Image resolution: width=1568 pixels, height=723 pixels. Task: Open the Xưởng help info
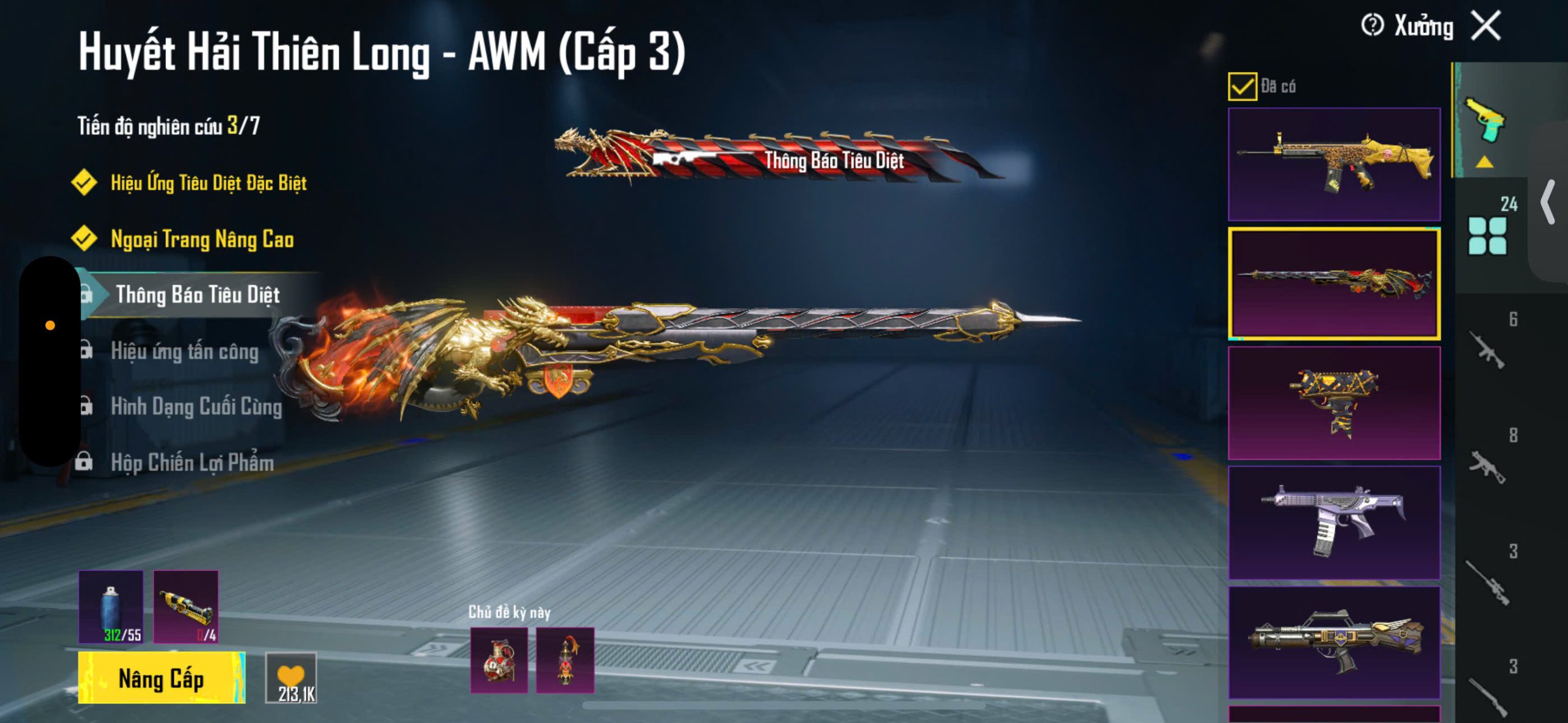point(1372,26)
